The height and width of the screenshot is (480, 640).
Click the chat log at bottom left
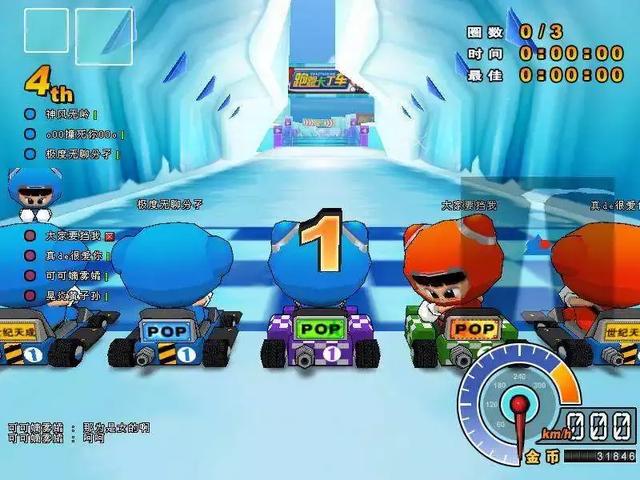(78, 431)
